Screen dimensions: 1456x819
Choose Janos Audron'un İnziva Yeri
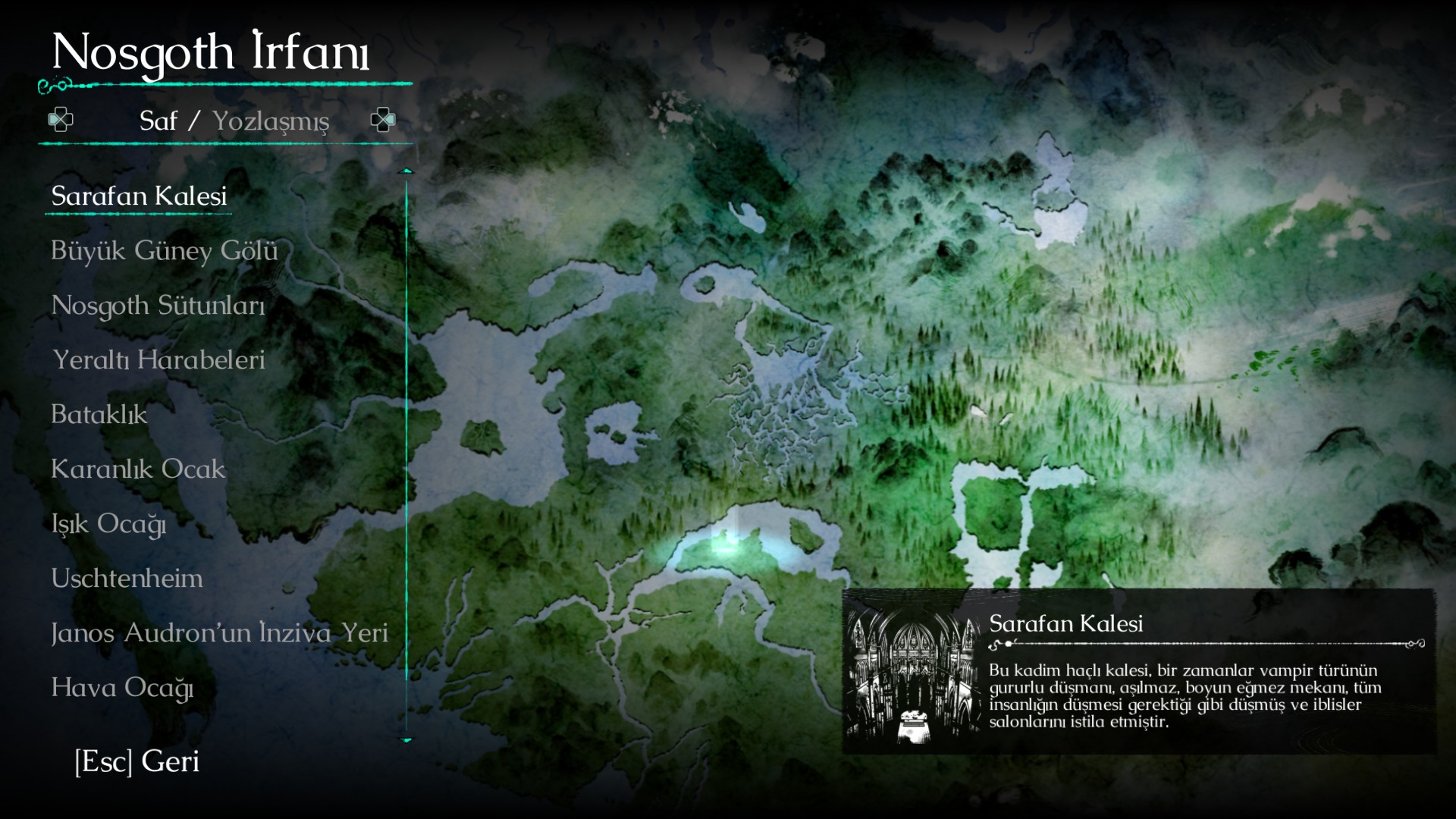pyautogui.click(x=219, y=633)
